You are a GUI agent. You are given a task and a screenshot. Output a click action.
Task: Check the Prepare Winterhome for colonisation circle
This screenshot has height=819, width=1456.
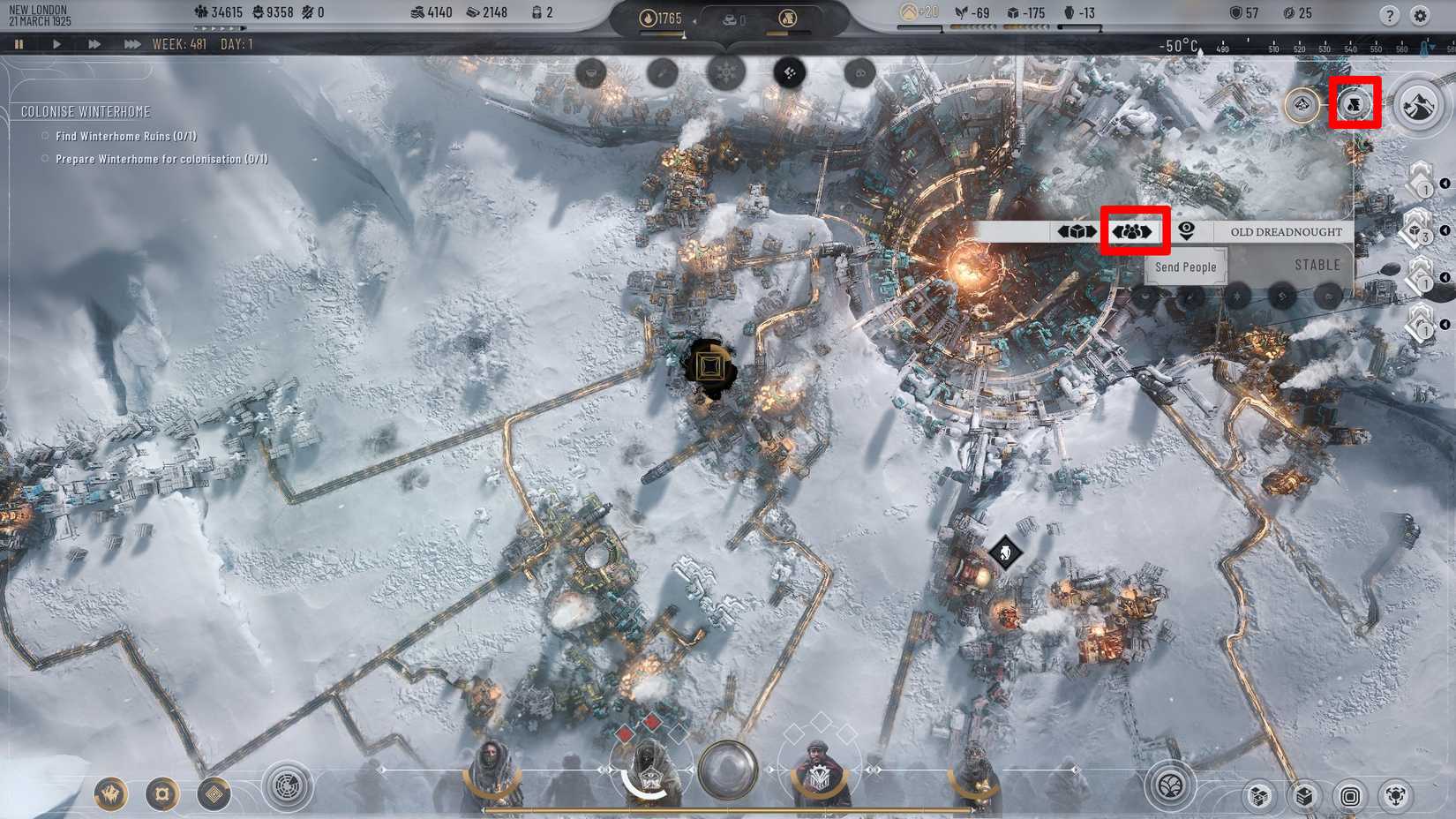coord(45,159)
